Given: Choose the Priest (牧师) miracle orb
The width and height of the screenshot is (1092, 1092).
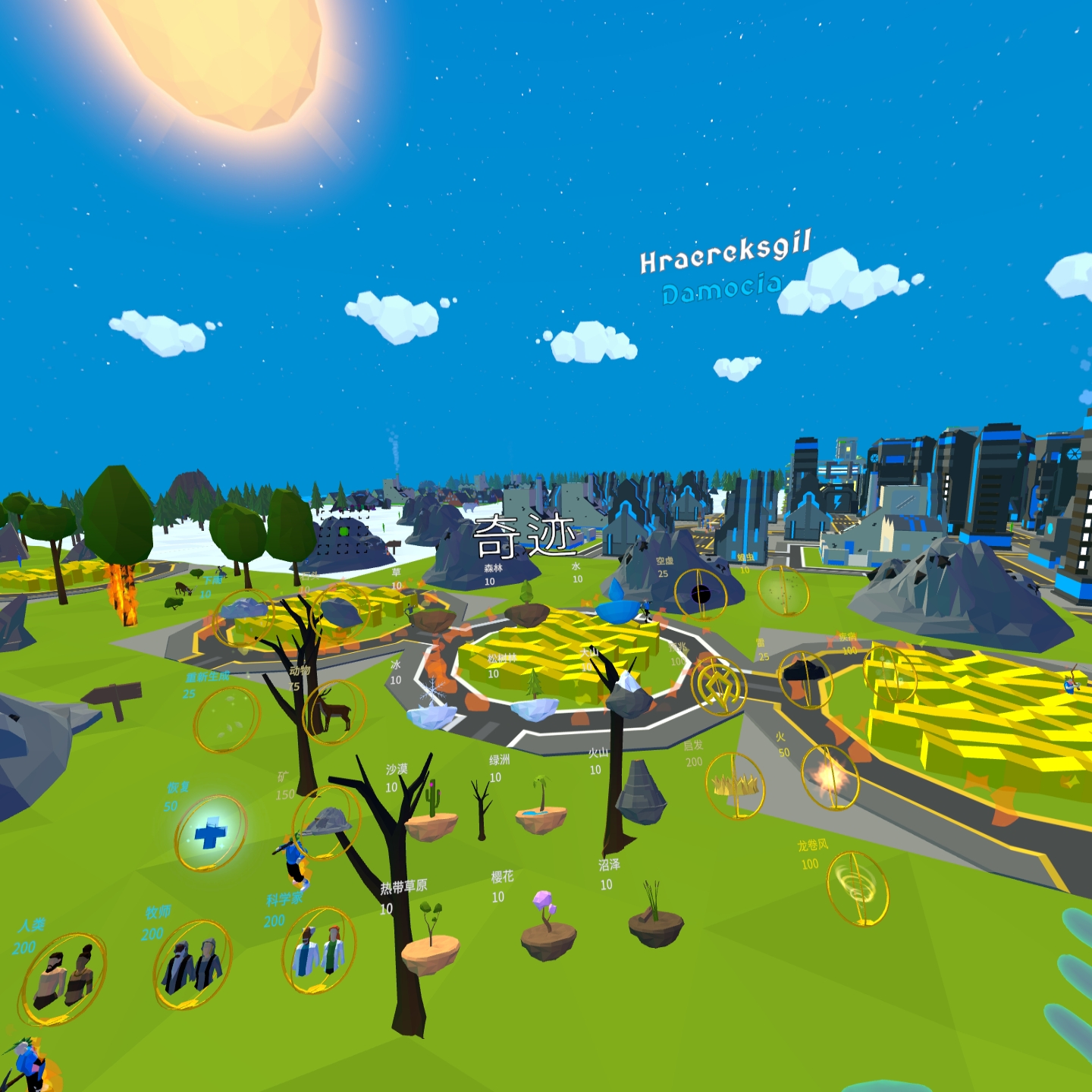Looking at the screenshot, I should (193, 965).
